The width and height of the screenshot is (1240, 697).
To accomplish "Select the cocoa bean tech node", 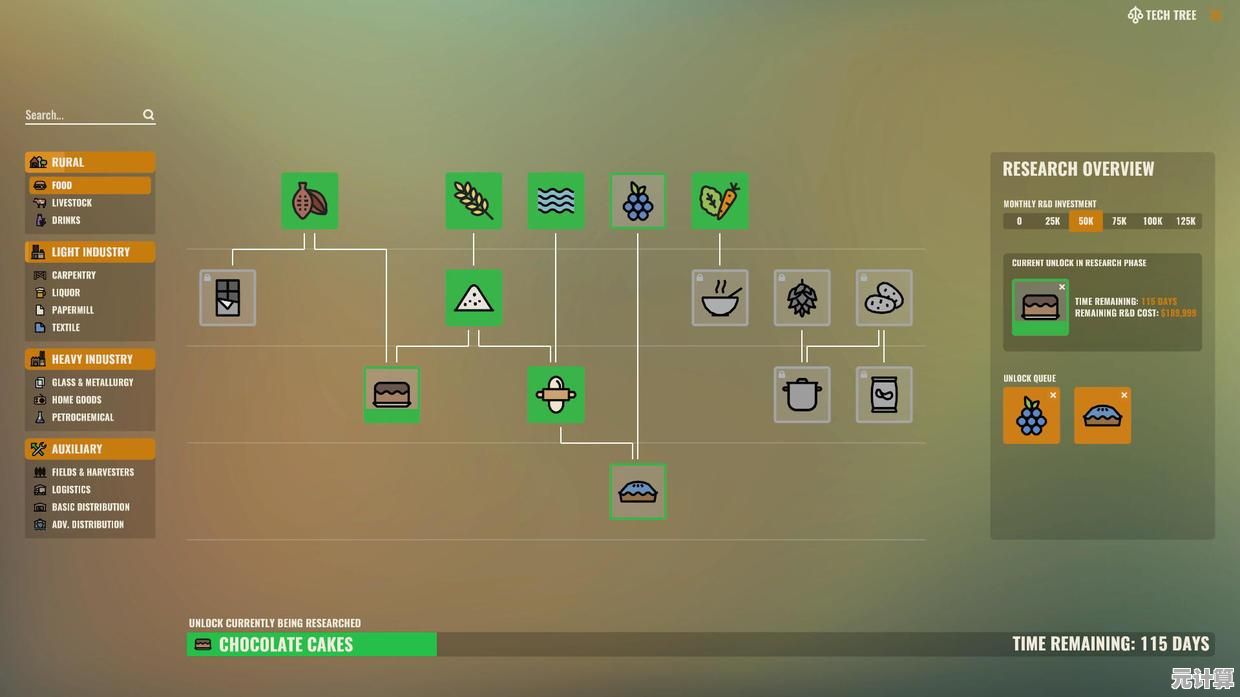I will point(309,201).
